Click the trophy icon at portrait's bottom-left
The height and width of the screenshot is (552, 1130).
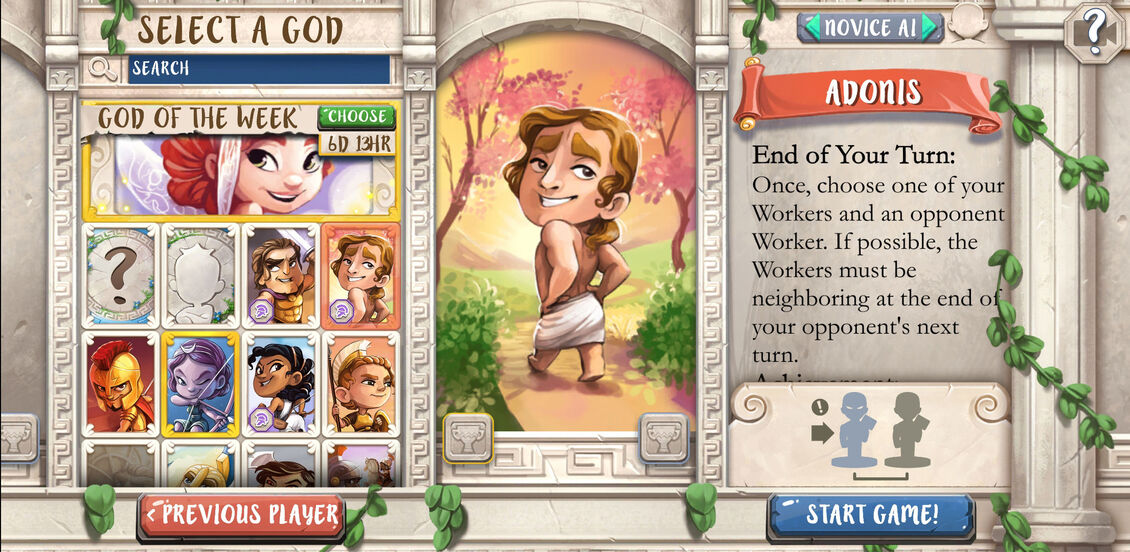pos(468,438)
